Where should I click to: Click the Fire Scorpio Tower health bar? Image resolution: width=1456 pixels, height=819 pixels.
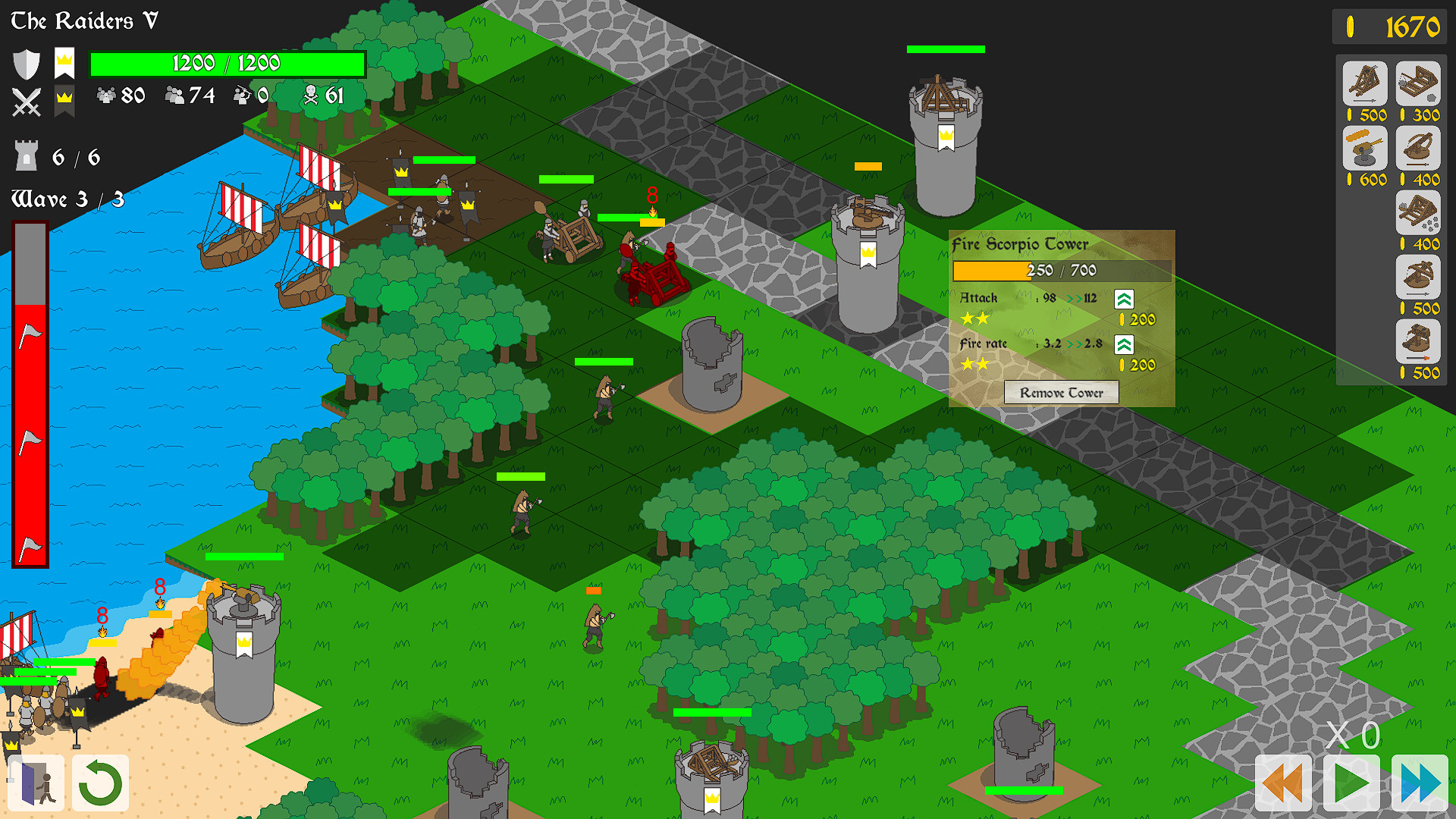(x=1061, y=270)
